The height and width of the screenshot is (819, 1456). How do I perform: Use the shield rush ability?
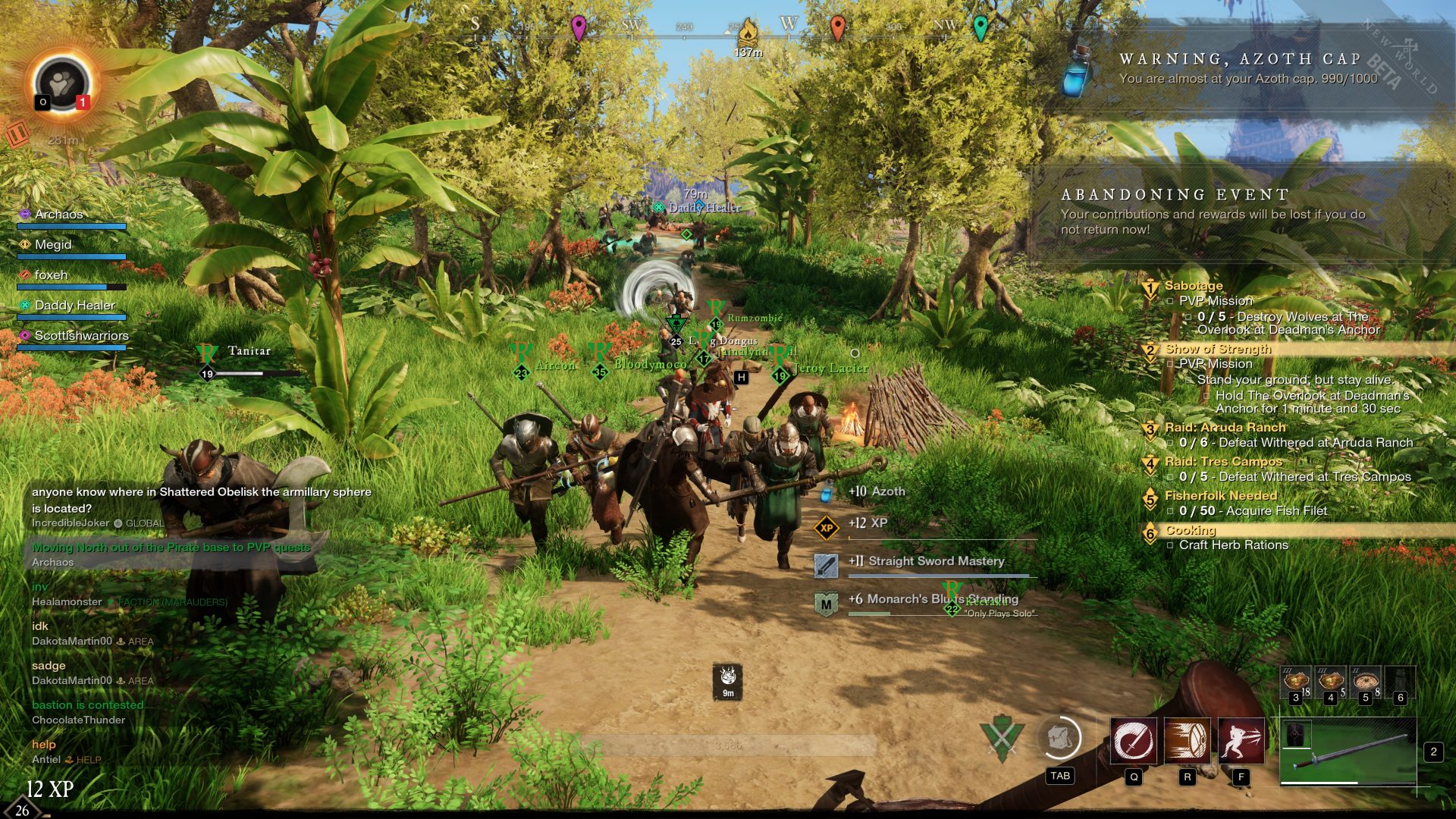1187,740
